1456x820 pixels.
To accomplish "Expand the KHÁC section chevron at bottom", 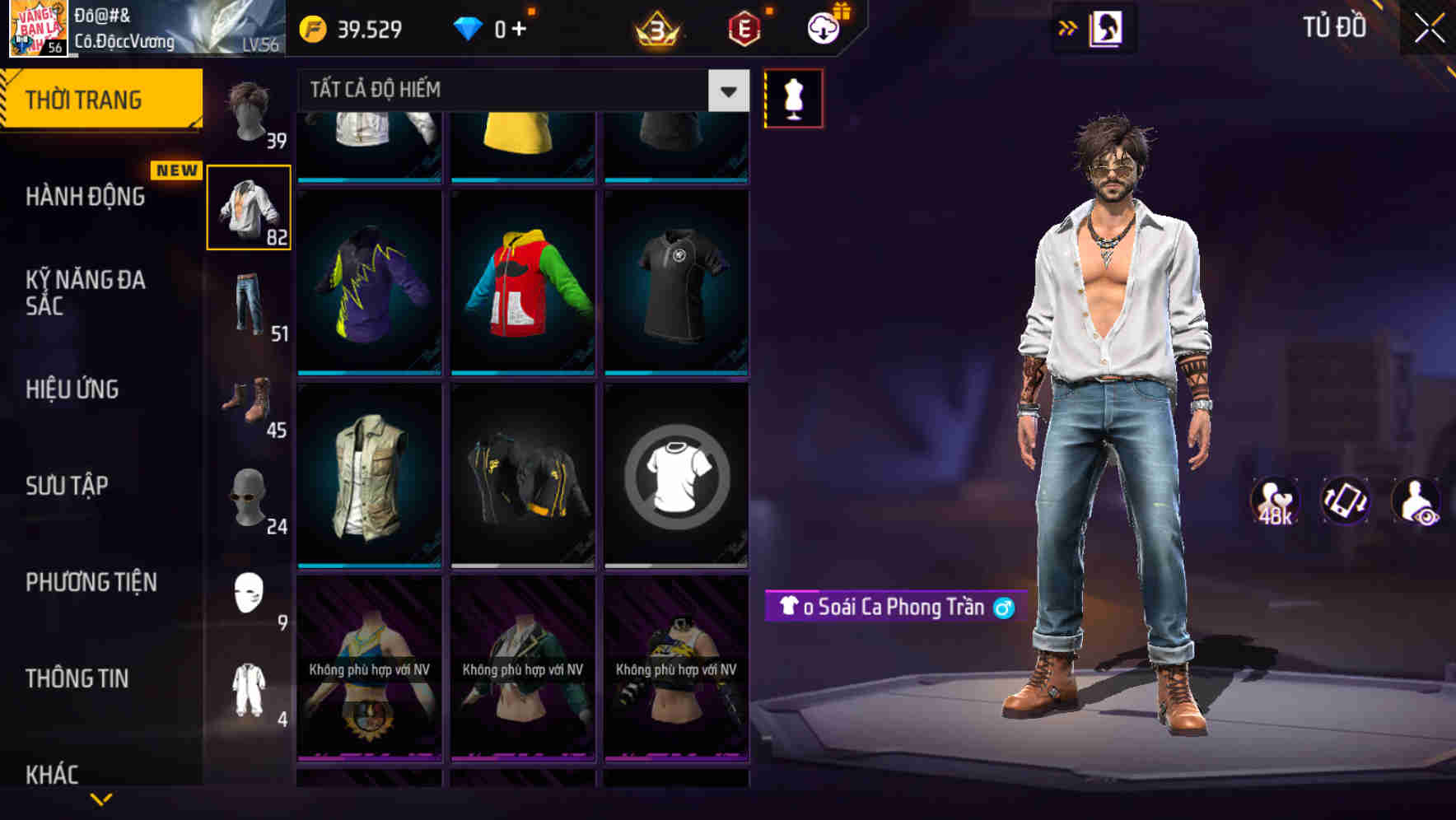I will tap(100, 797).
